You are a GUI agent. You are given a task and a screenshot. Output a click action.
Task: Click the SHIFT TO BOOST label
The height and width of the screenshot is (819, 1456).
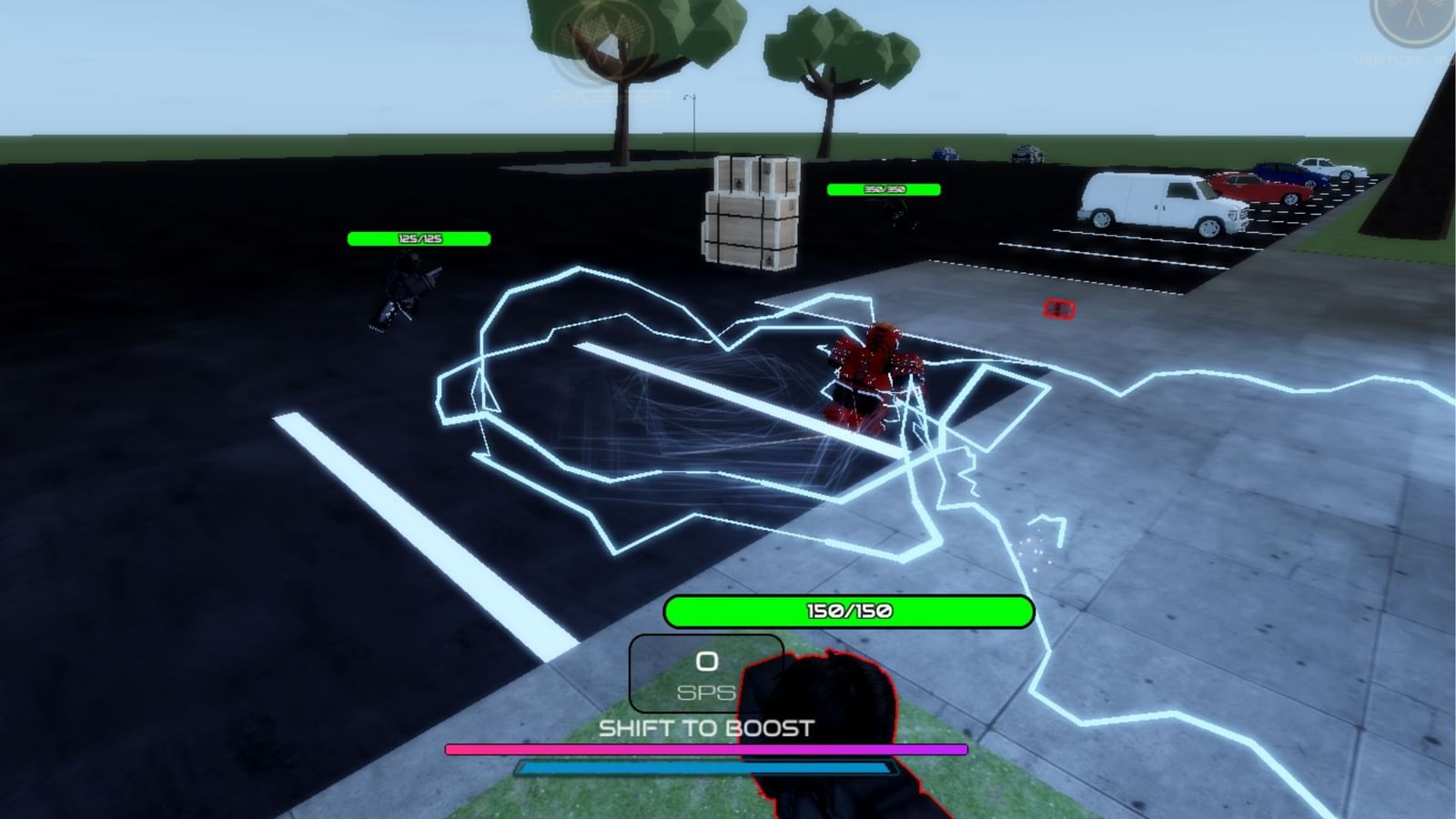705,727
